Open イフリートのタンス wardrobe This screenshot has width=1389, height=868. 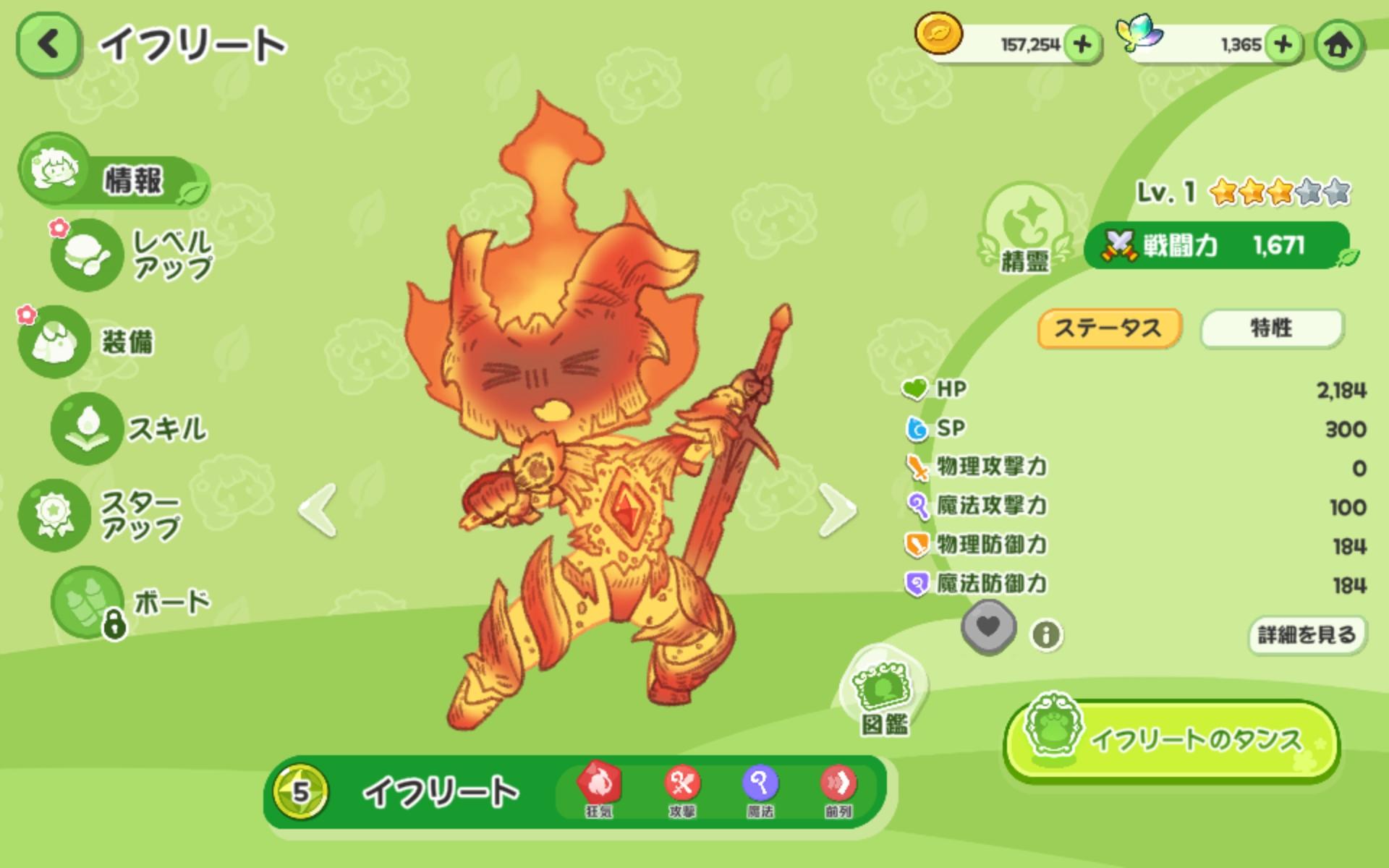pos(1172,740)
